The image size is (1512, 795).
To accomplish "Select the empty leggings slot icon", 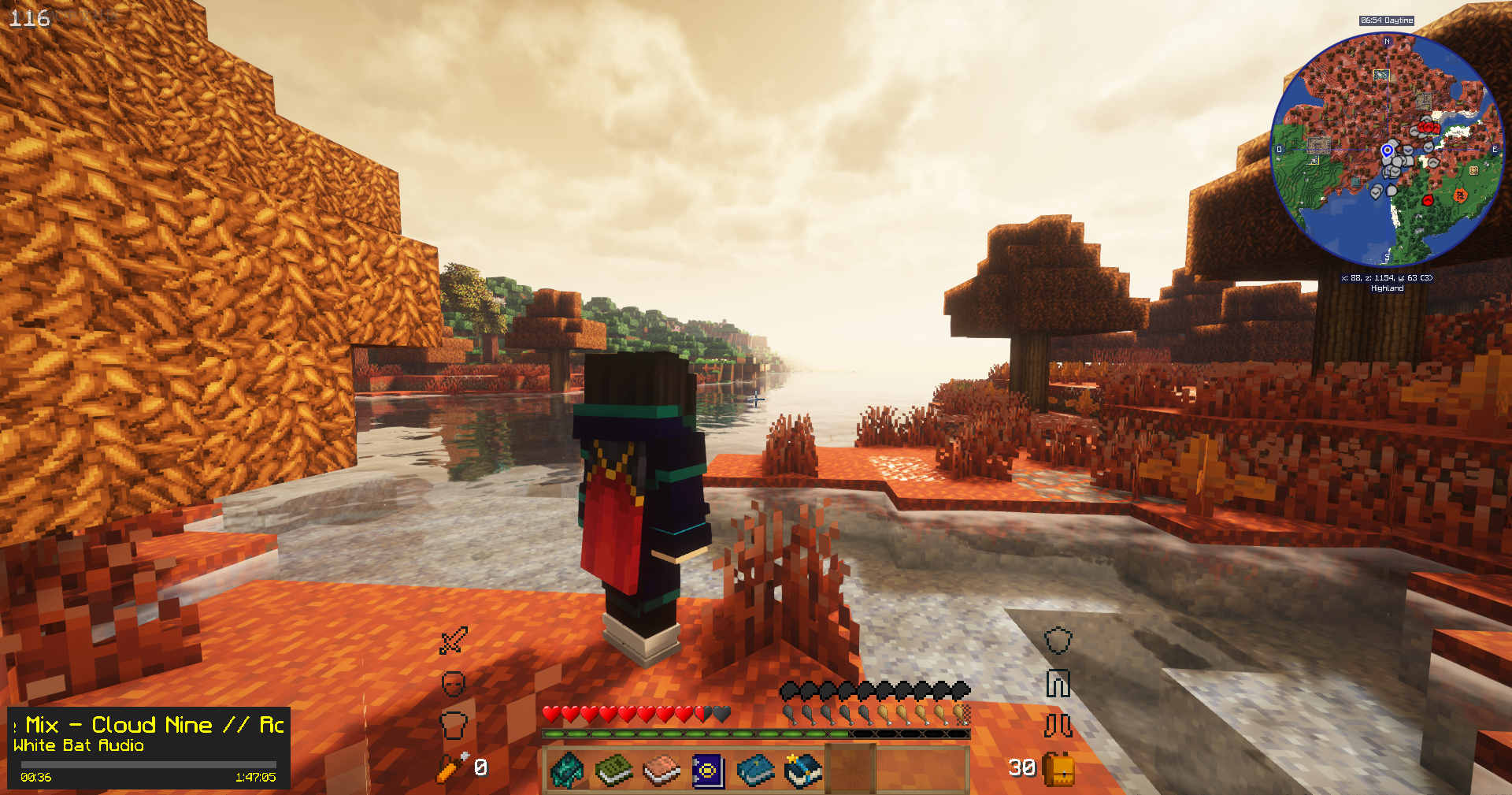I will tap(1058, 683).
